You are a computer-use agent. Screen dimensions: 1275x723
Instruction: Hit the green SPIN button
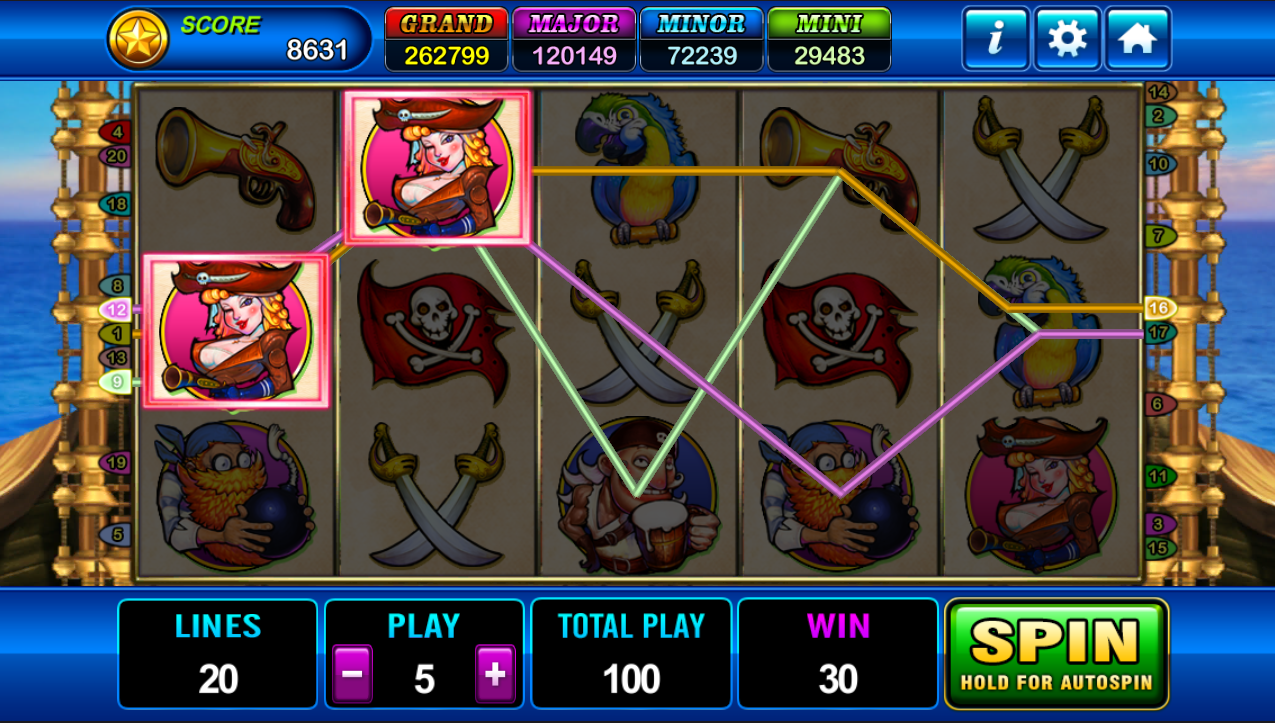tap(1056, 653)
